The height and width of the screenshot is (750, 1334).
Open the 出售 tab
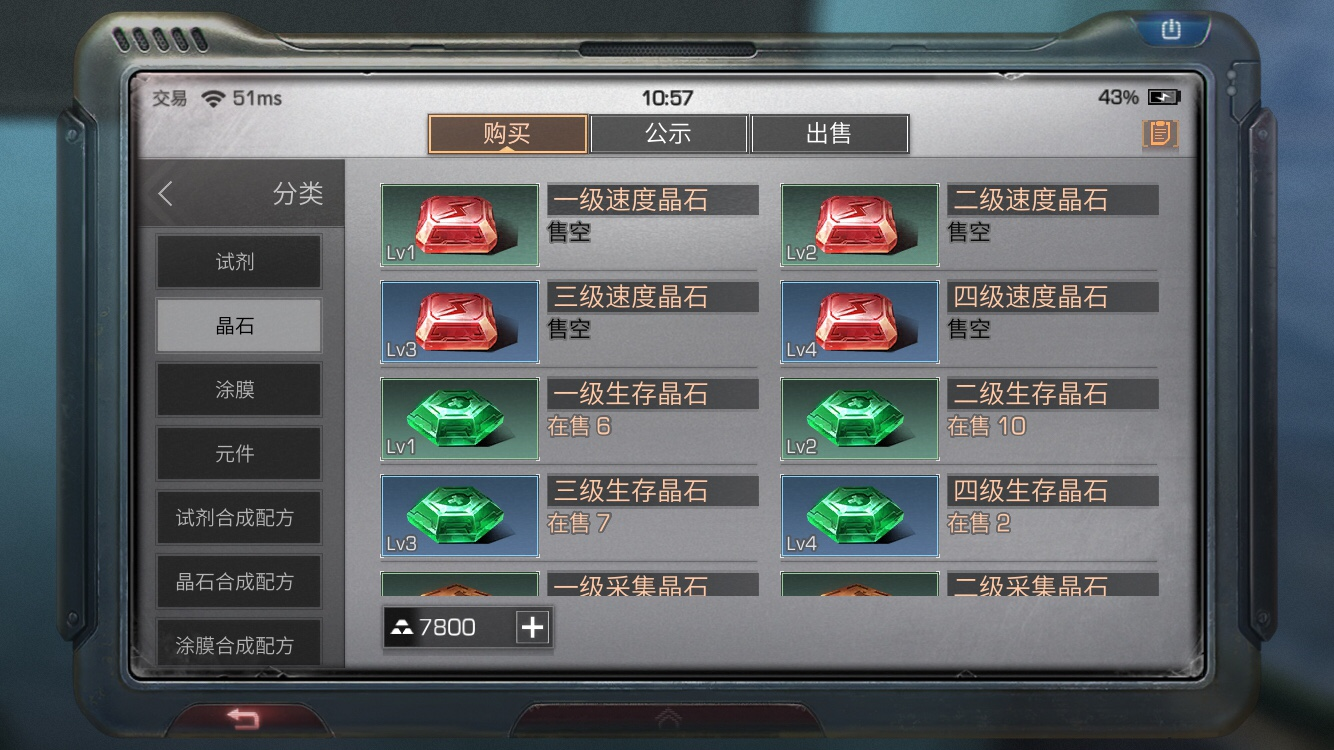[x=831, y=133]
